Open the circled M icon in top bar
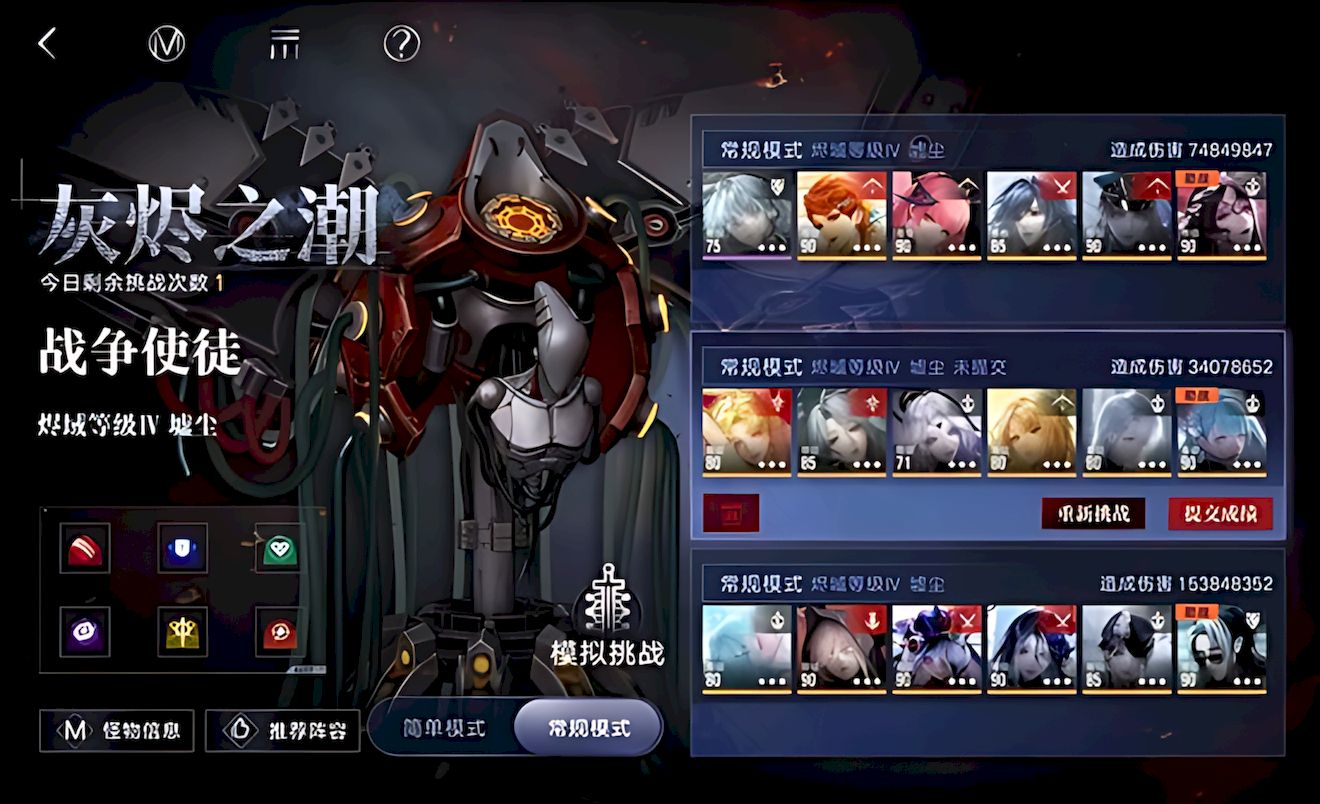The width and height of the screenshot is (1320, 804). tap(166, 43)
